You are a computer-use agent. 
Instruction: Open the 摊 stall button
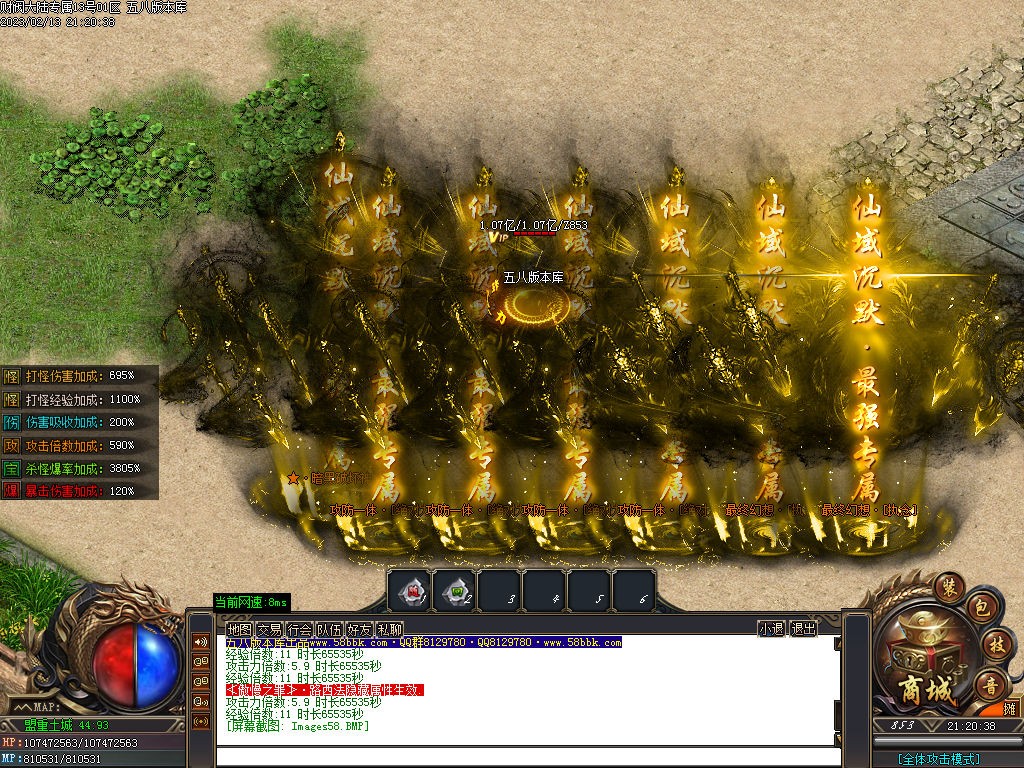point(1010,709)
